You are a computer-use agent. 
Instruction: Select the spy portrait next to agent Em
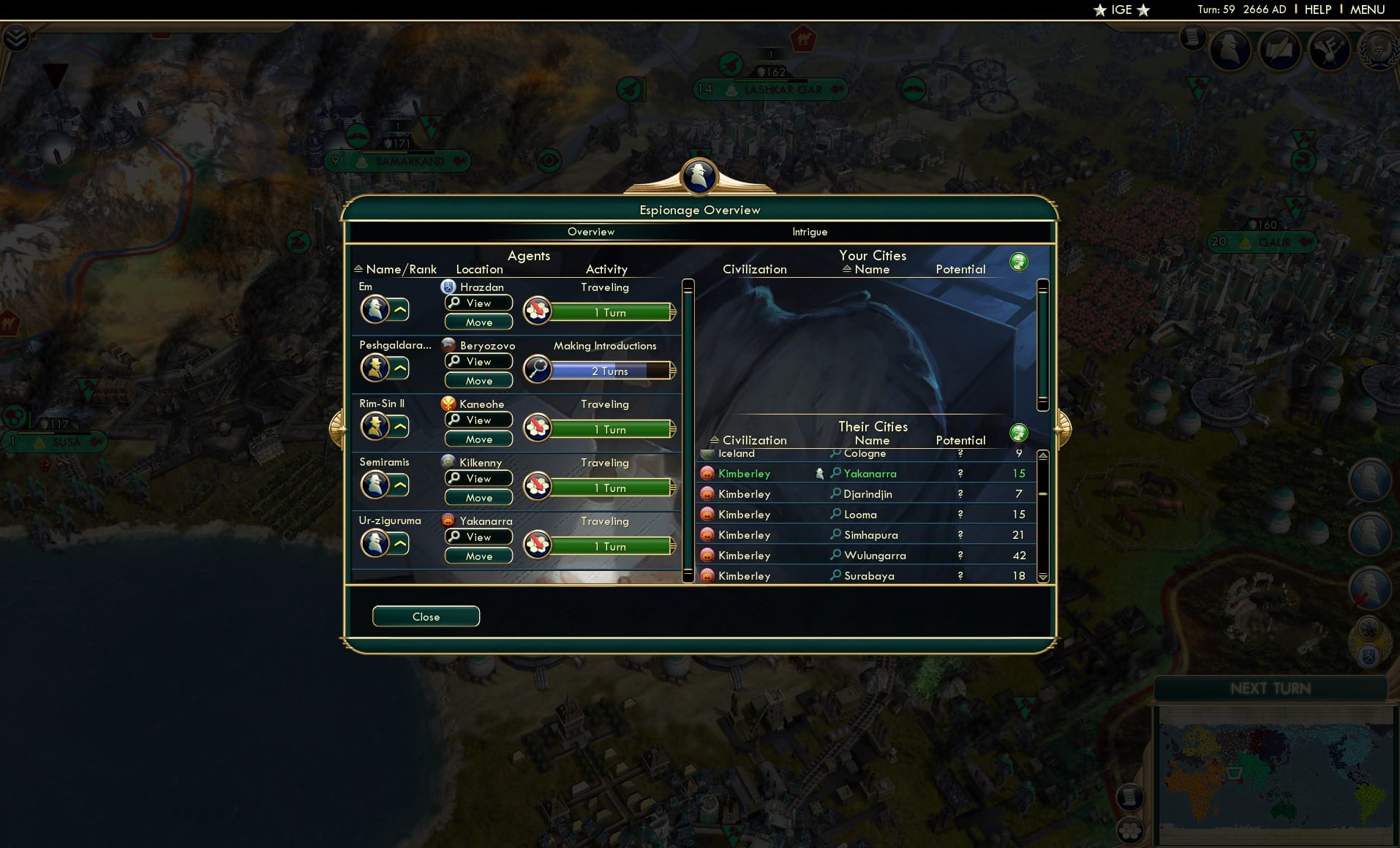(377, 308)
